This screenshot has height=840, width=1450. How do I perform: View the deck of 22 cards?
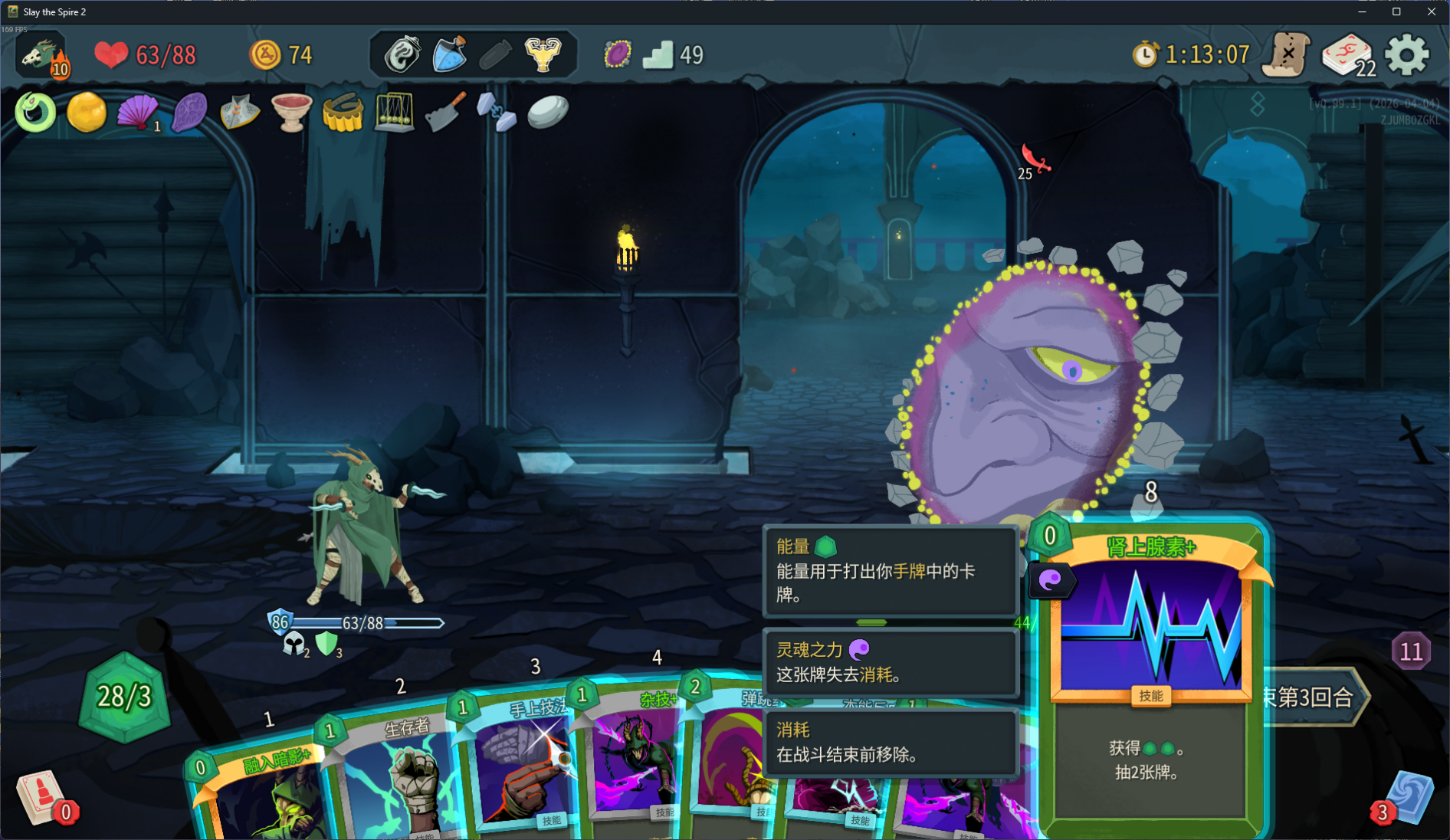click(1348, 55)
